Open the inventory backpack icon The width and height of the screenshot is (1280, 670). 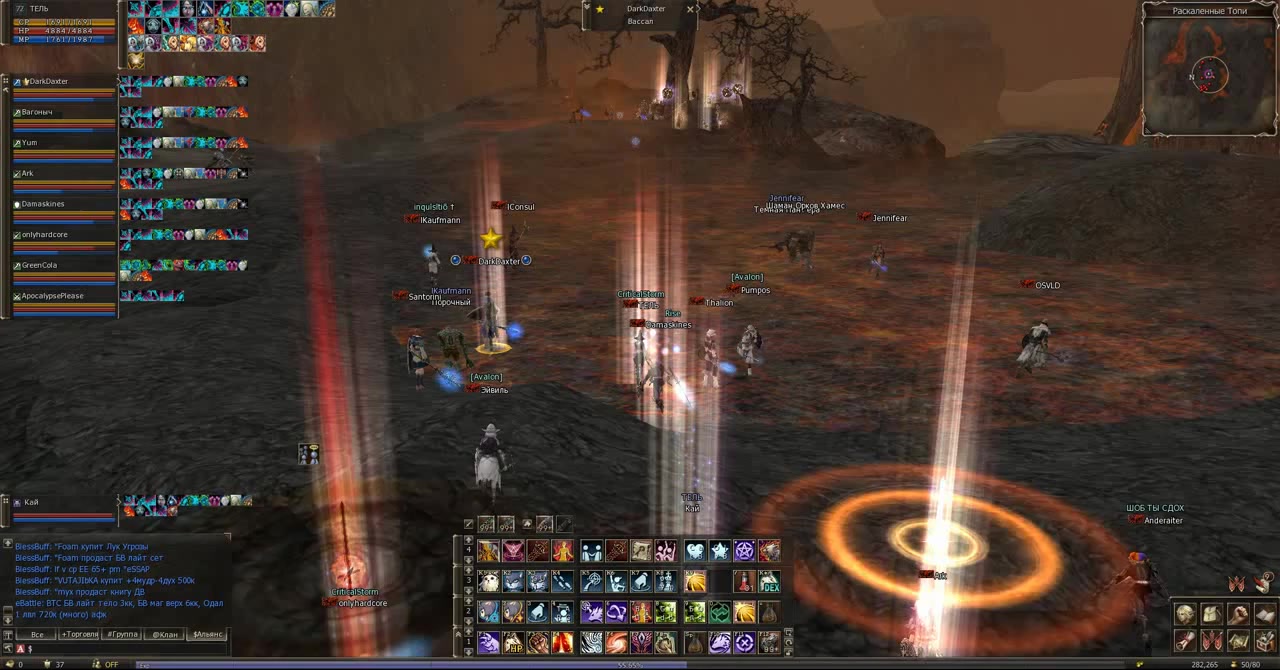click(x=1212, y=614)
